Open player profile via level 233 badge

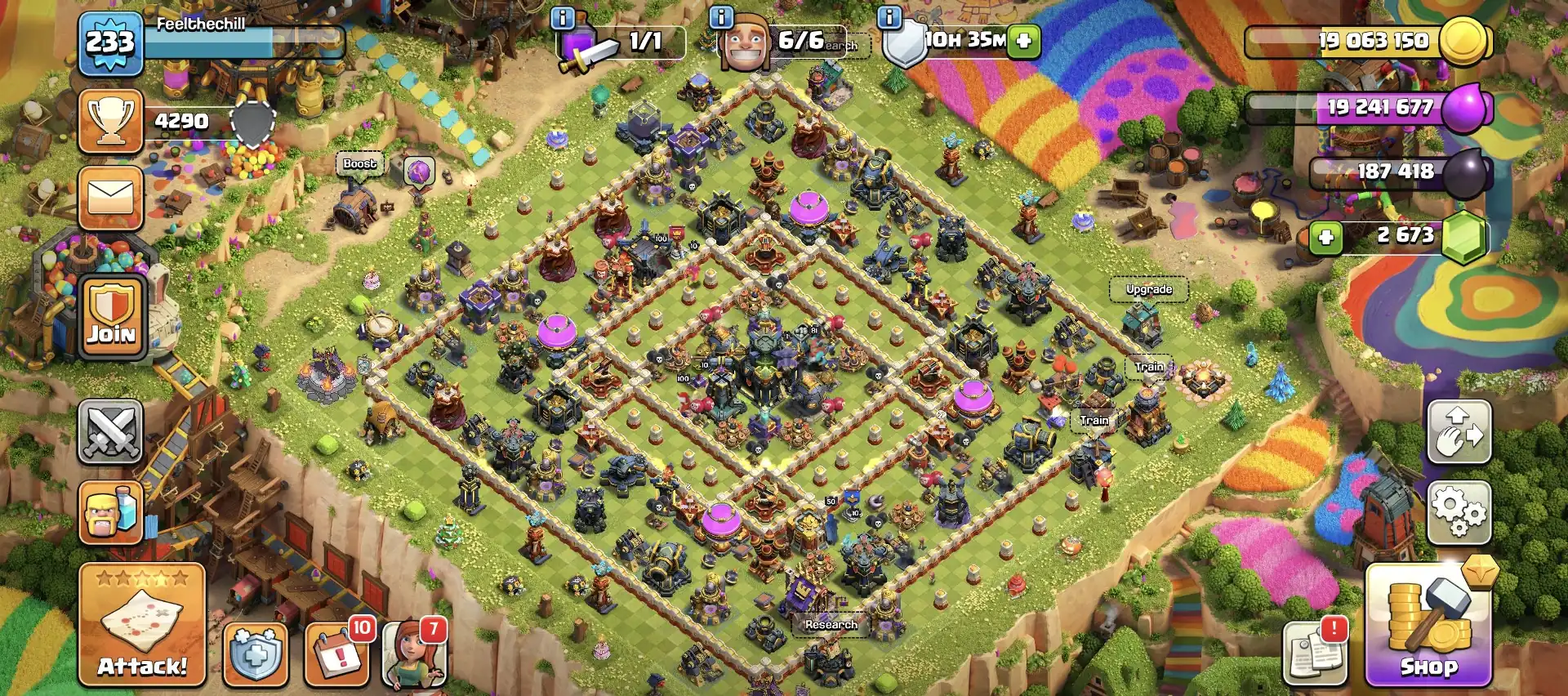pyautogui.click(x=110, y=41)
